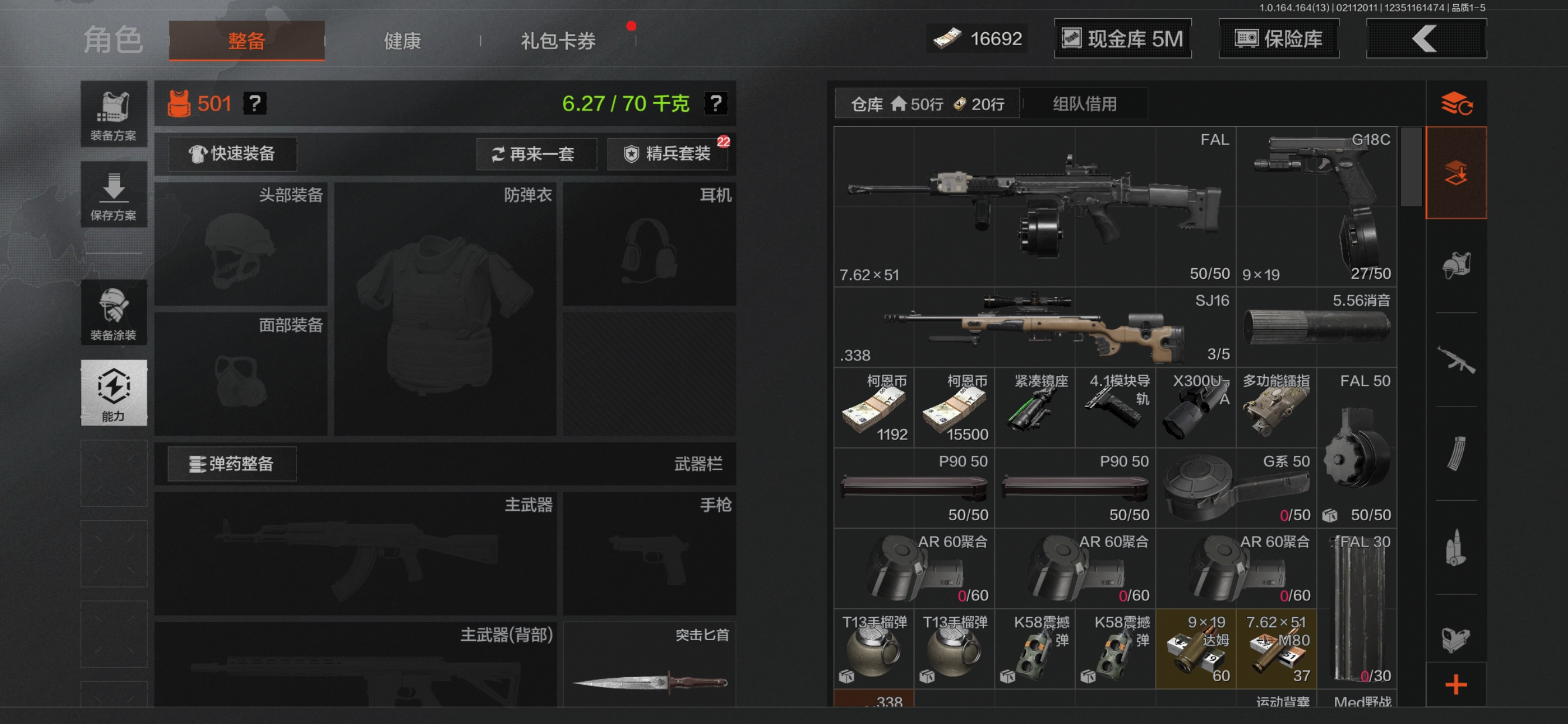Open 精兵套装 elite kits

tap(668, 154)
